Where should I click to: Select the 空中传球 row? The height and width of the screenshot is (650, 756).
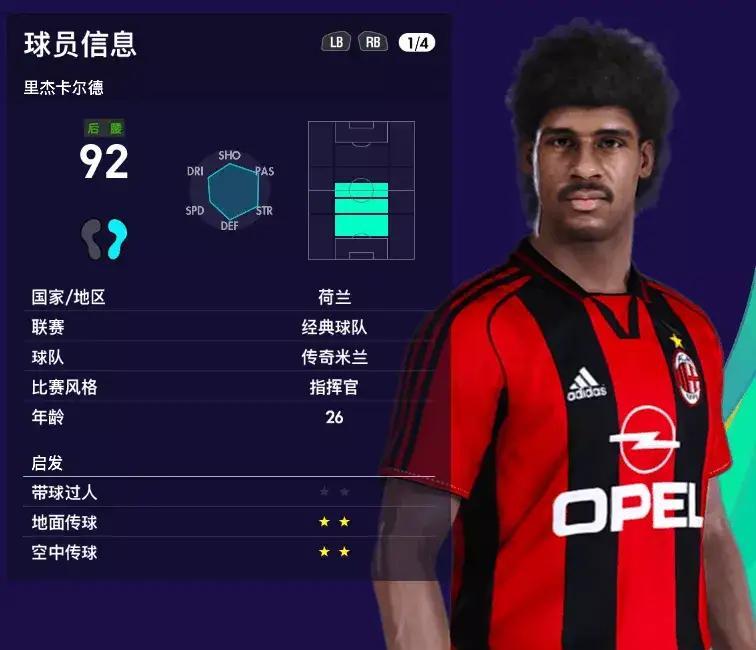click(x=232, y=552)
